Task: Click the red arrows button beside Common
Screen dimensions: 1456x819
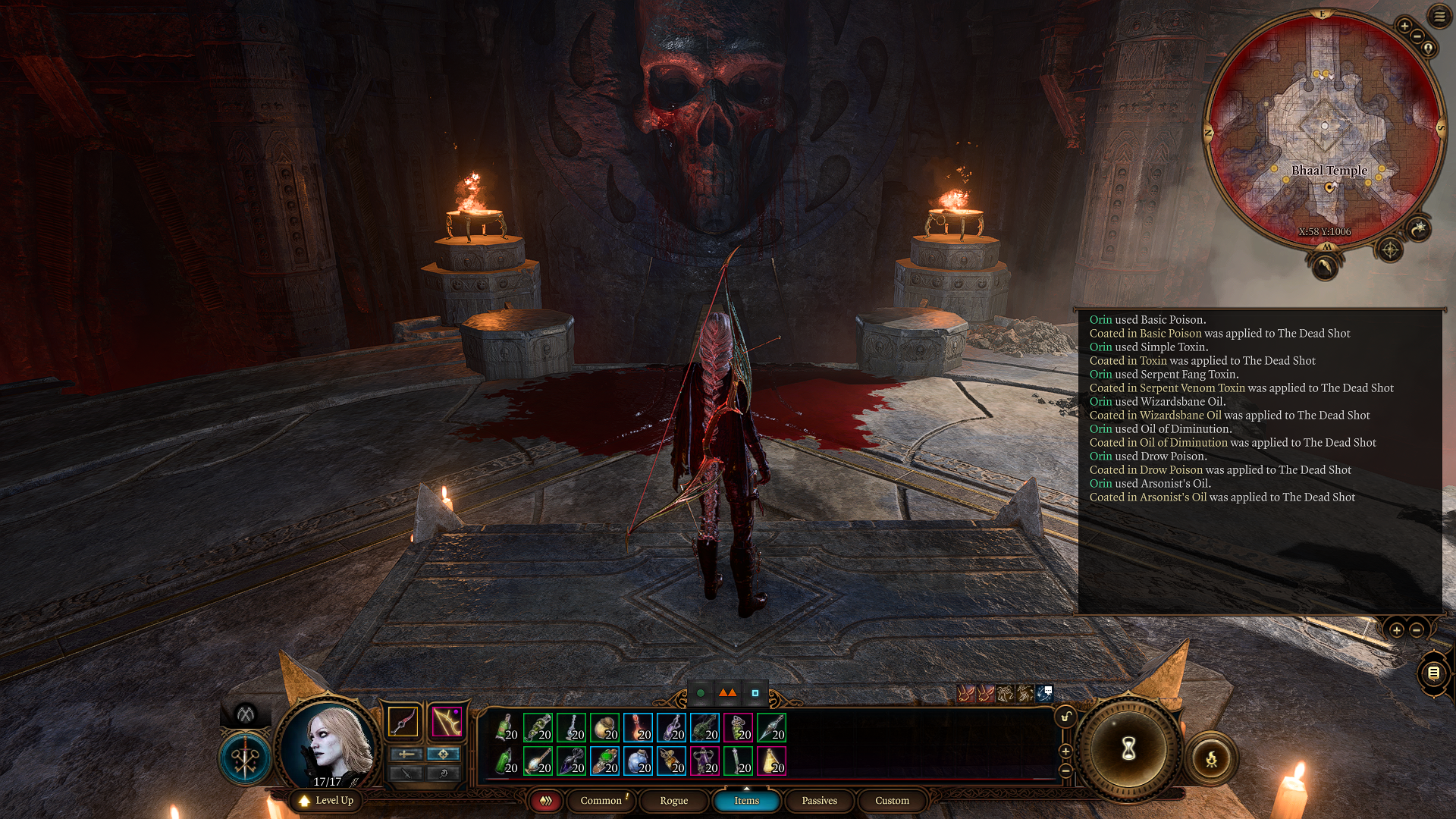Action: (545, 801)
